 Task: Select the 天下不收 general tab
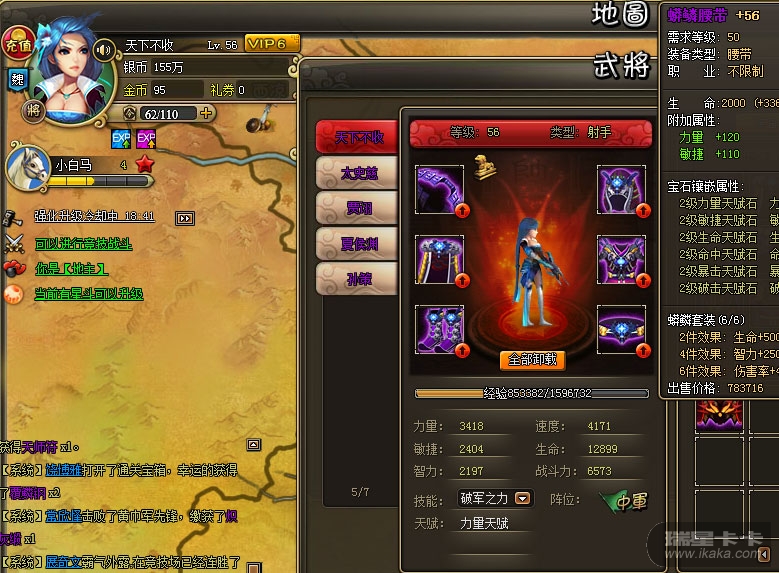358,137
